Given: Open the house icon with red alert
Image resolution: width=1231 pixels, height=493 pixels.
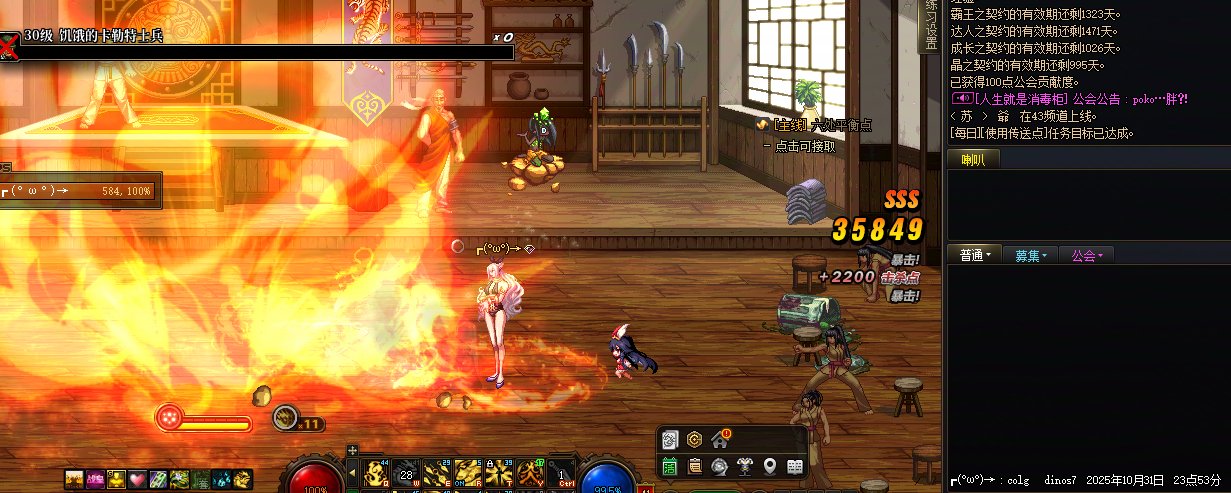Looking at the screenshot, I should tap(720, 440).
